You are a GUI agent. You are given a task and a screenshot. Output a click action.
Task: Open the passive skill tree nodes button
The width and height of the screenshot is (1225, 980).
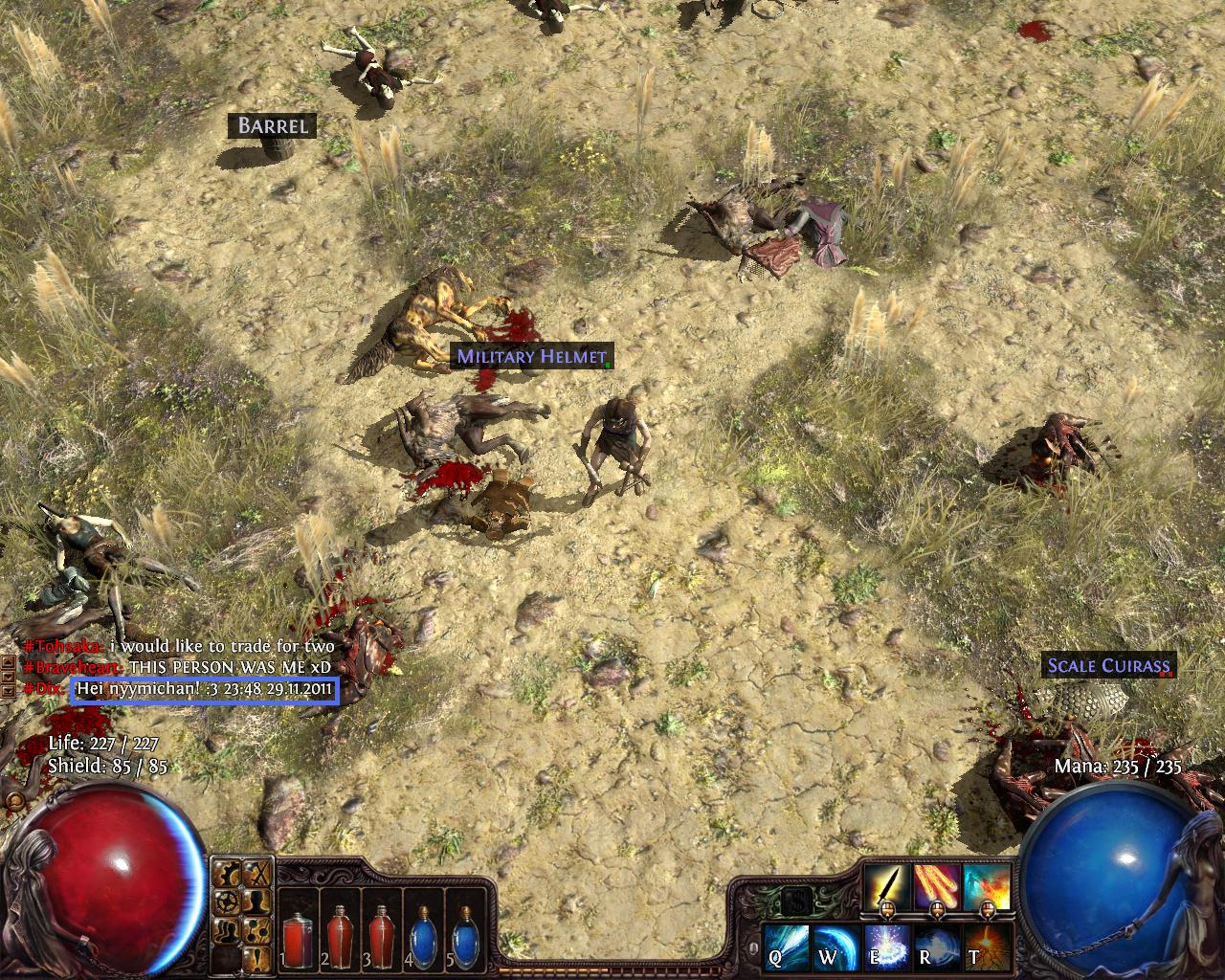tap(256, 928)
